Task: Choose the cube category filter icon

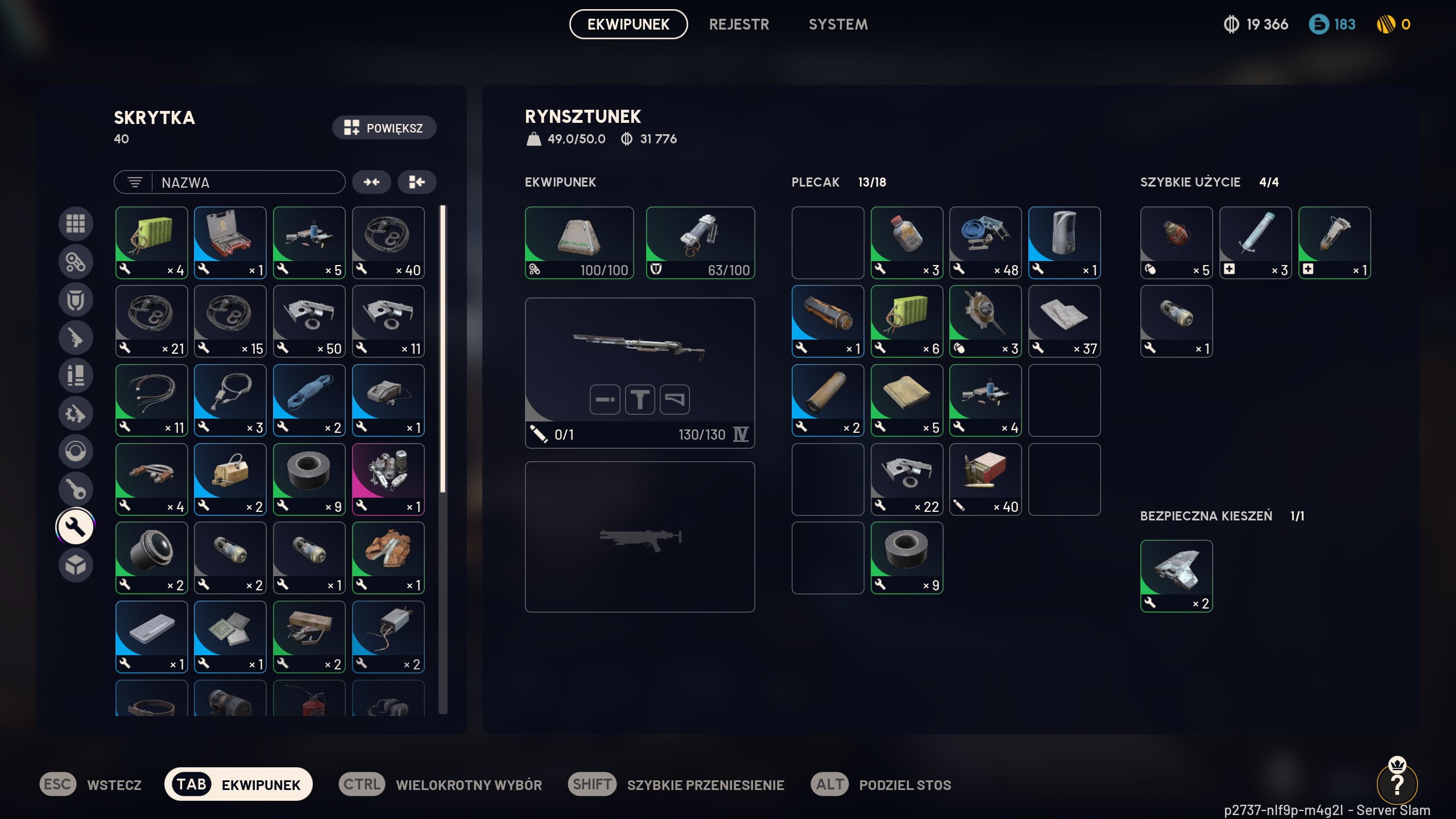Action: coord(76,565)
